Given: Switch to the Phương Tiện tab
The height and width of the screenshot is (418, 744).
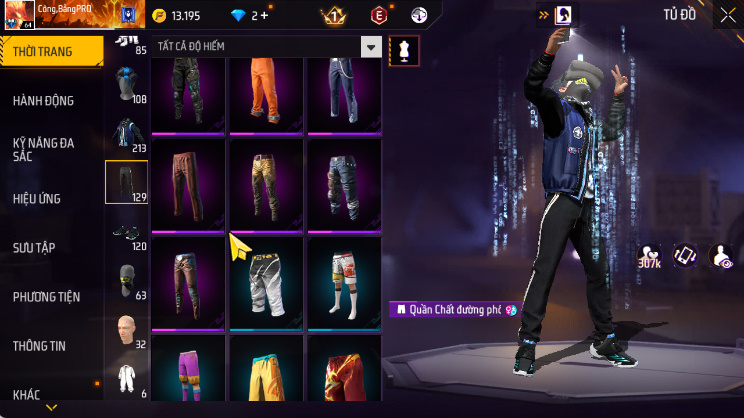Looking at the screenshot, I should (46, 297).
